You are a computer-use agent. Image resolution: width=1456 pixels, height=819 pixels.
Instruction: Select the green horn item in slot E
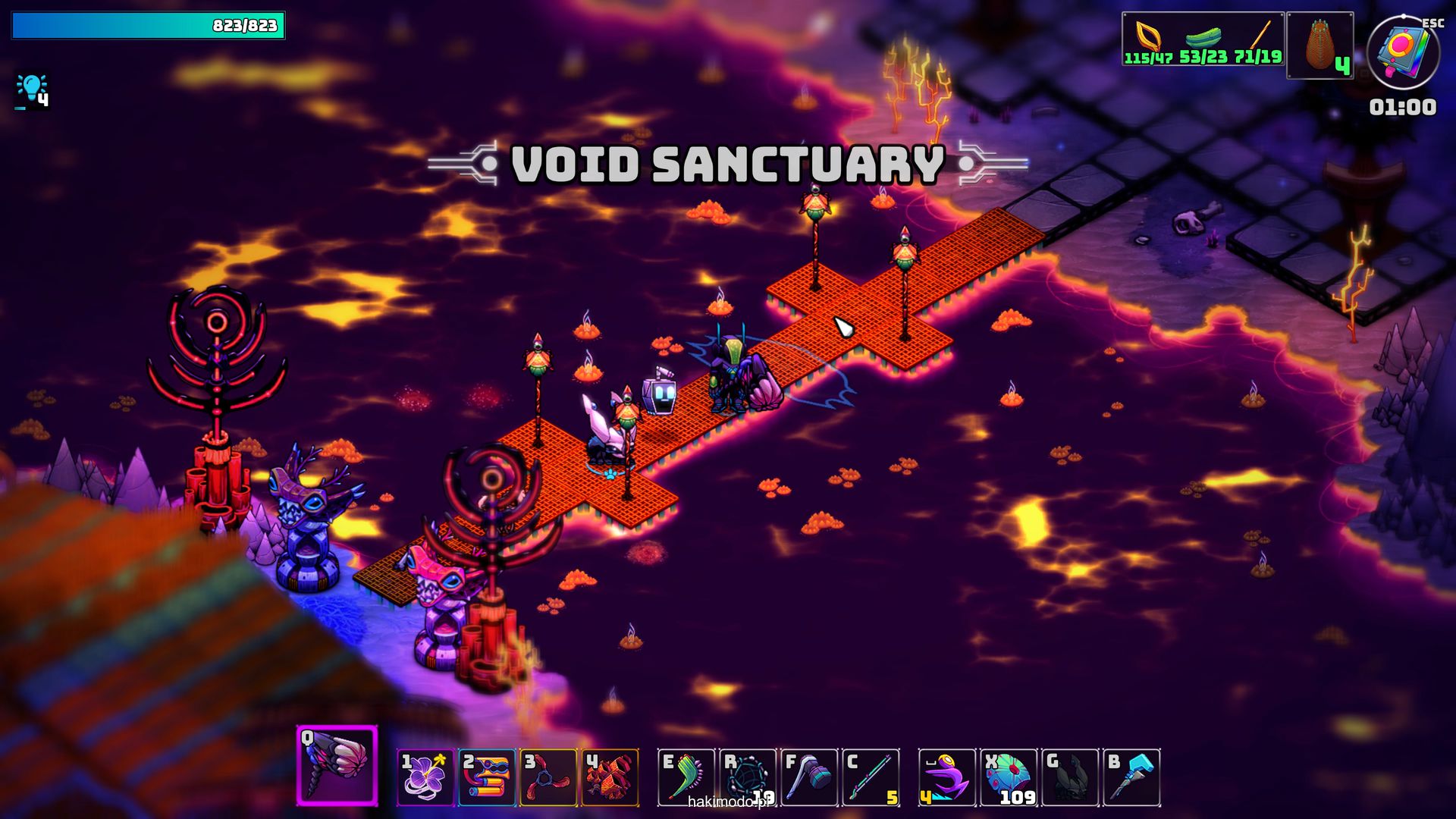tap(686, 777)
